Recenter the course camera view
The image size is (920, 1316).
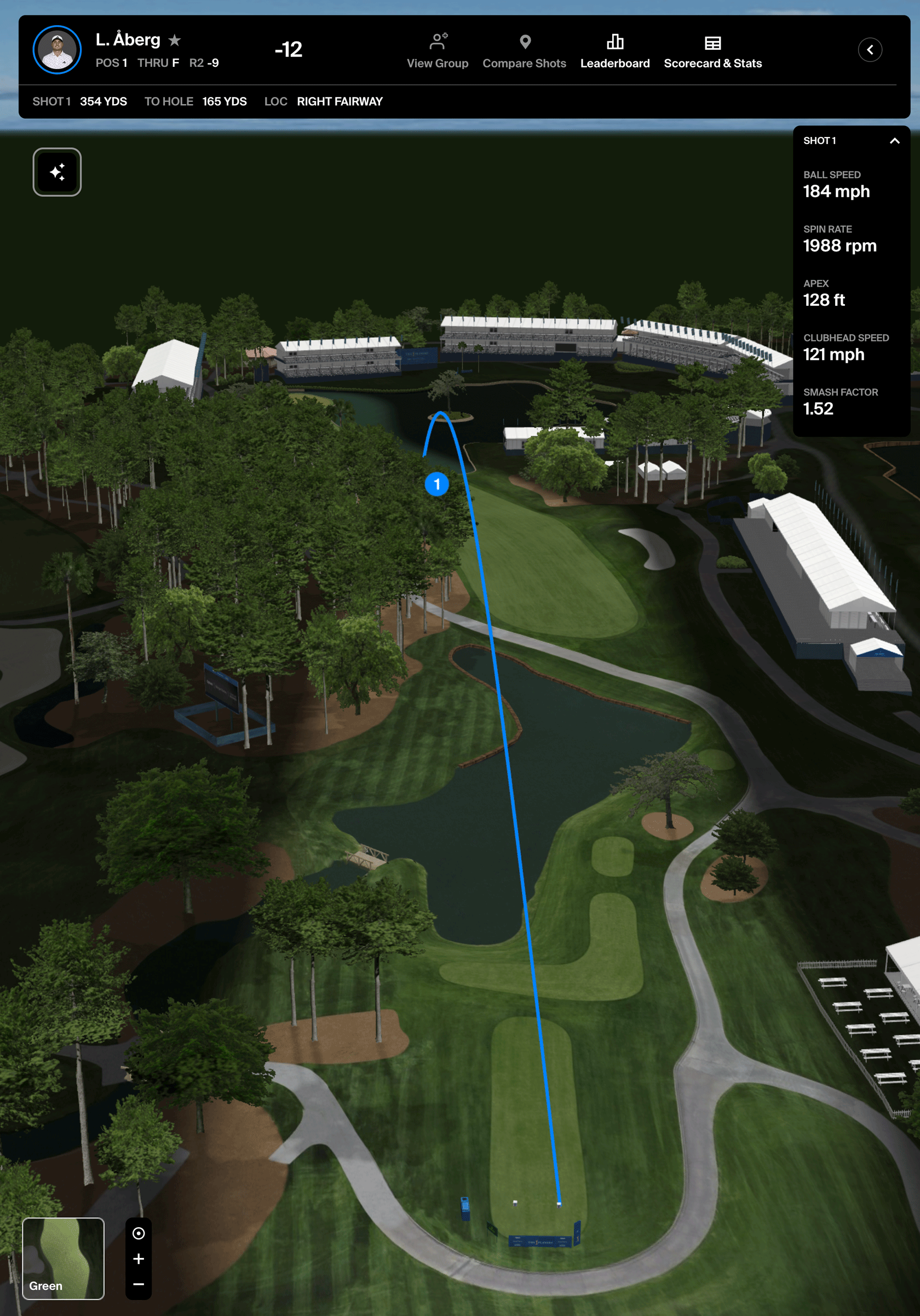tap(139, 1233)
